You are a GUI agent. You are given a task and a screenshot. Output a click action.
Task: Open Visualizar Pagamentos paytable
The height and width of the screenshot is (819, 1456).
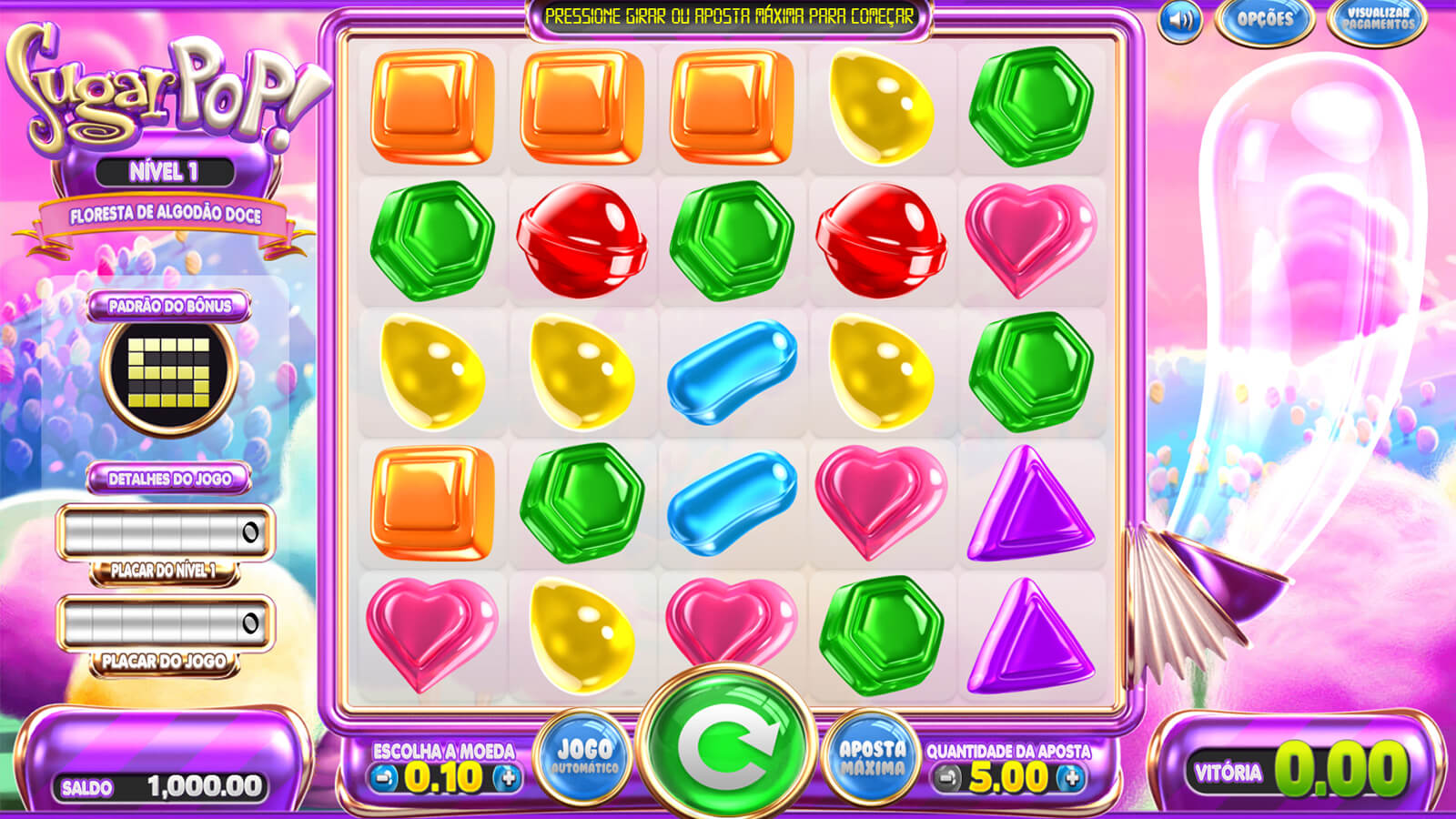tap(1378, 19)
